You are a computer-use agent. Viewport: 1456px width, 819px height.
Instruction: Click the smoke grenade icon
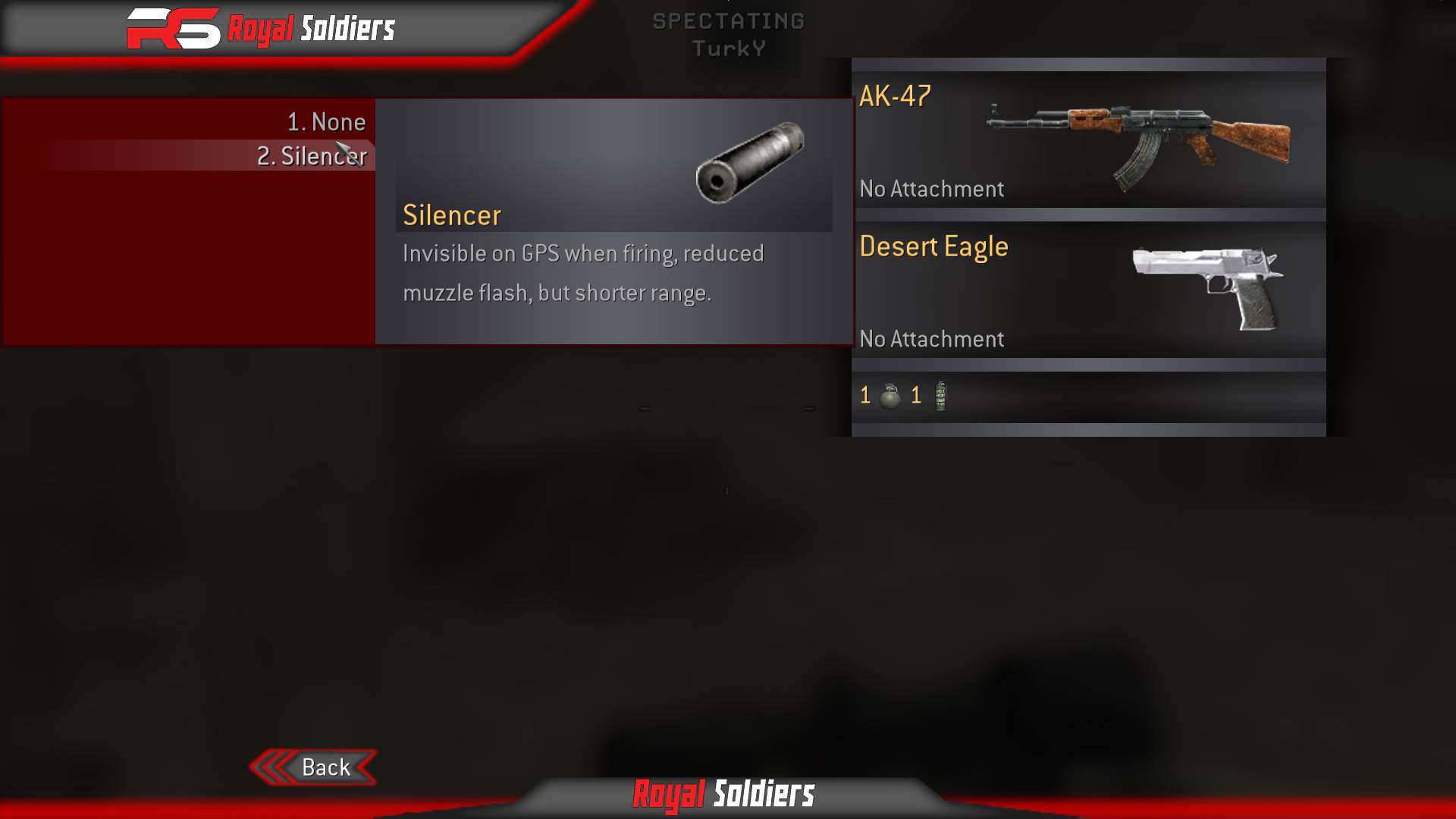(940, 395)
